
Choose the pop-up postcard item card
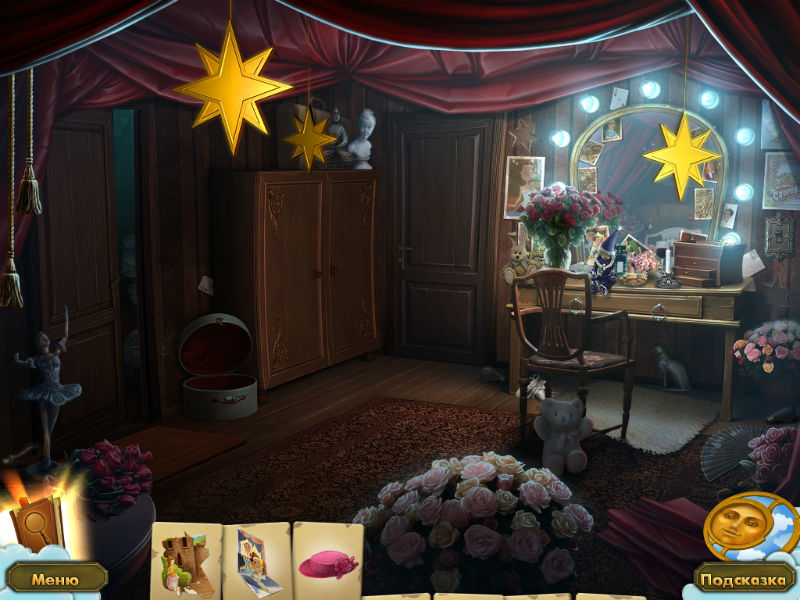(x=256, y=562)
